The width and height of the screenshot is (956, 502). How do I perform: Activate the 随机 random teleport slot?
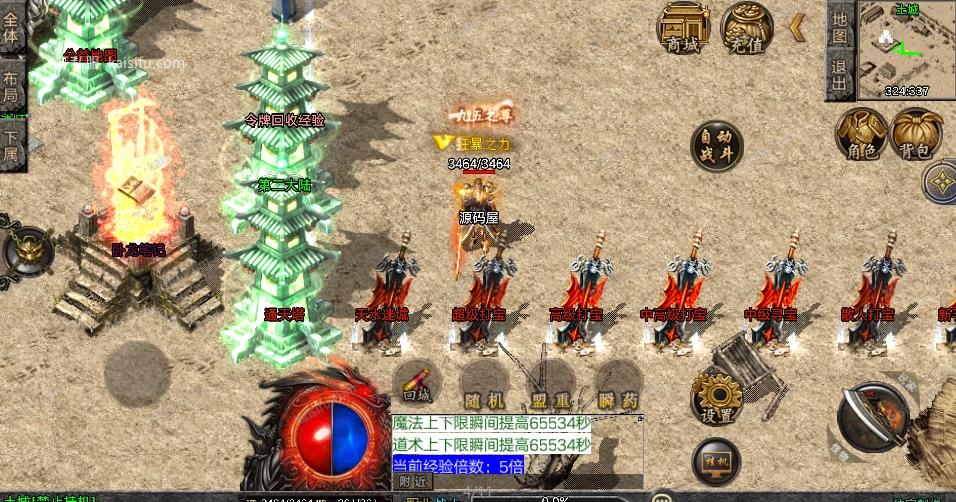point(484,385)
